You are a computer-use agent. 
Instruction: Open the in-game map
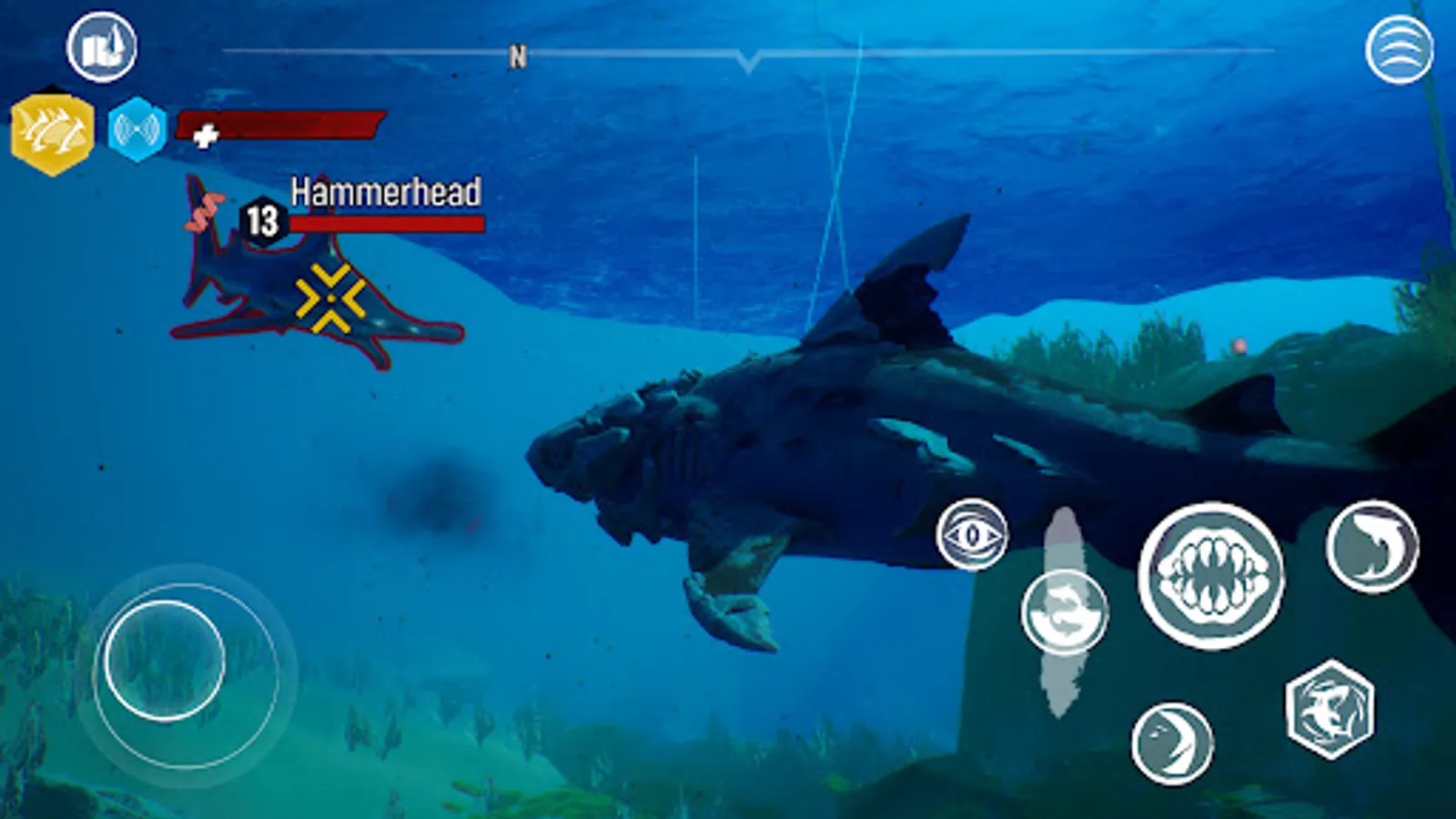pos(103,45)
